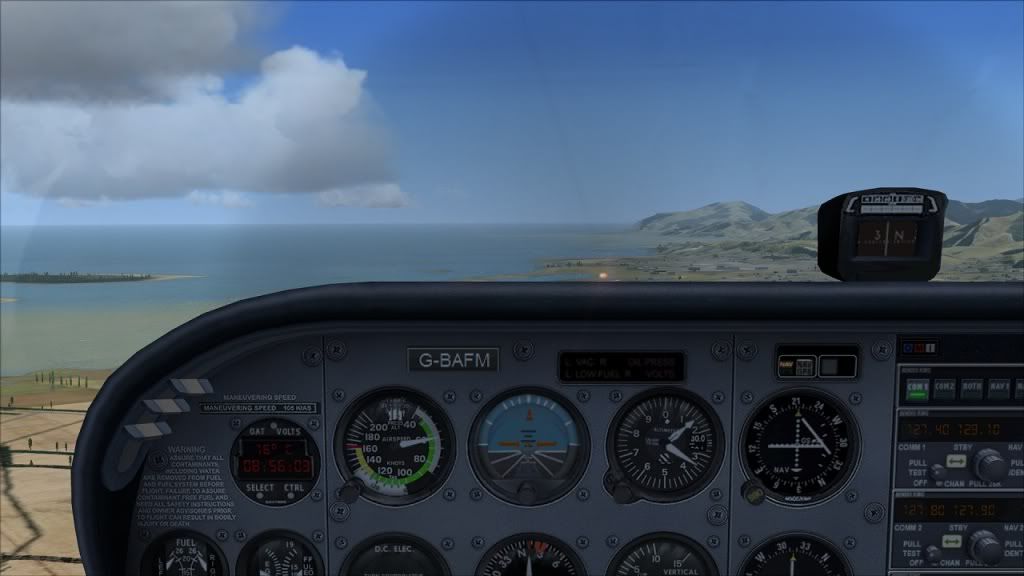1024x576 pixels.
Task: Click the COMM 1 pull-test volume knob
Action: point(936,473)
